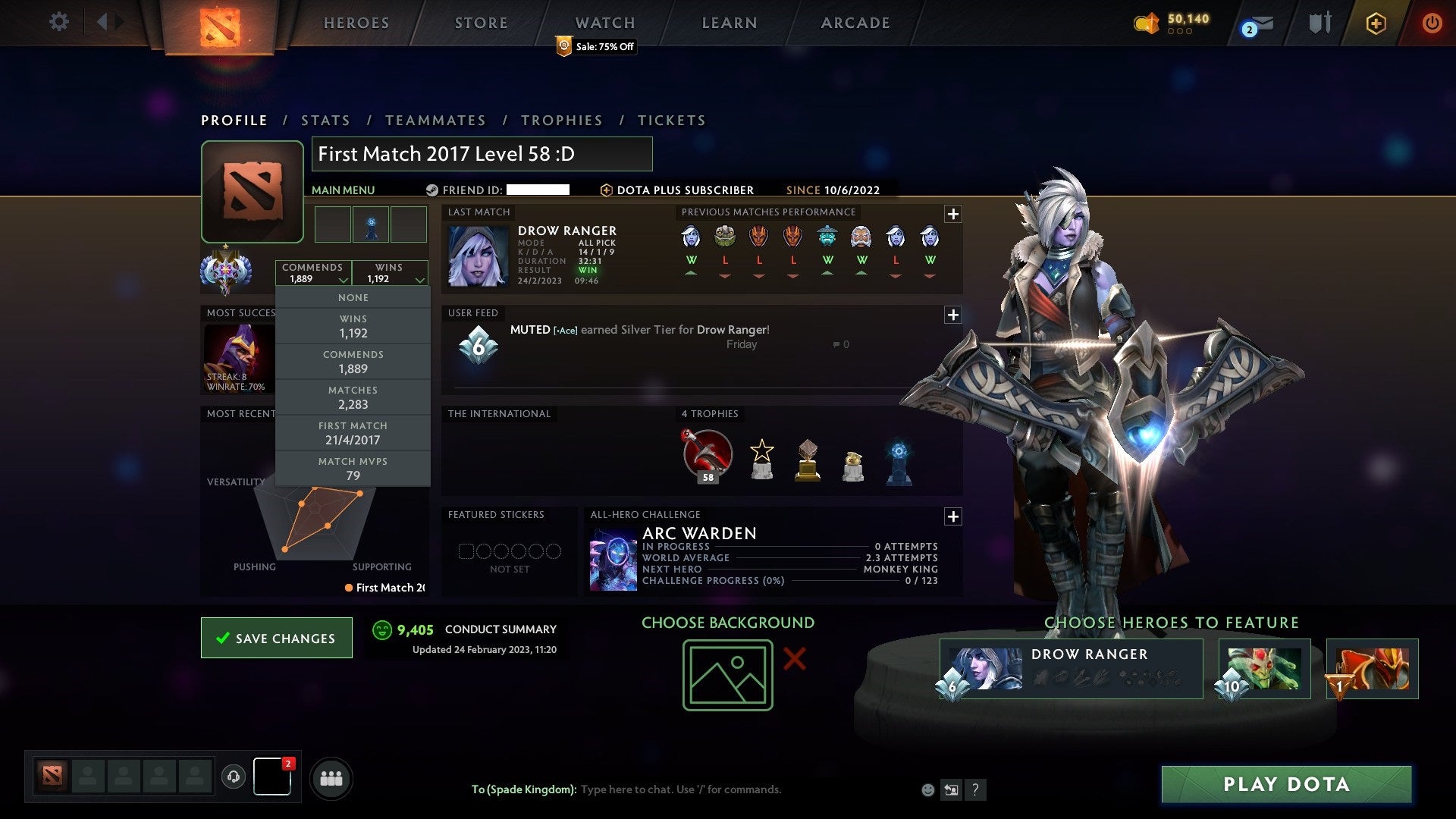Open the ARCADE menu item
This screenshot has height=819, width=1456.
tap(854, 23)
